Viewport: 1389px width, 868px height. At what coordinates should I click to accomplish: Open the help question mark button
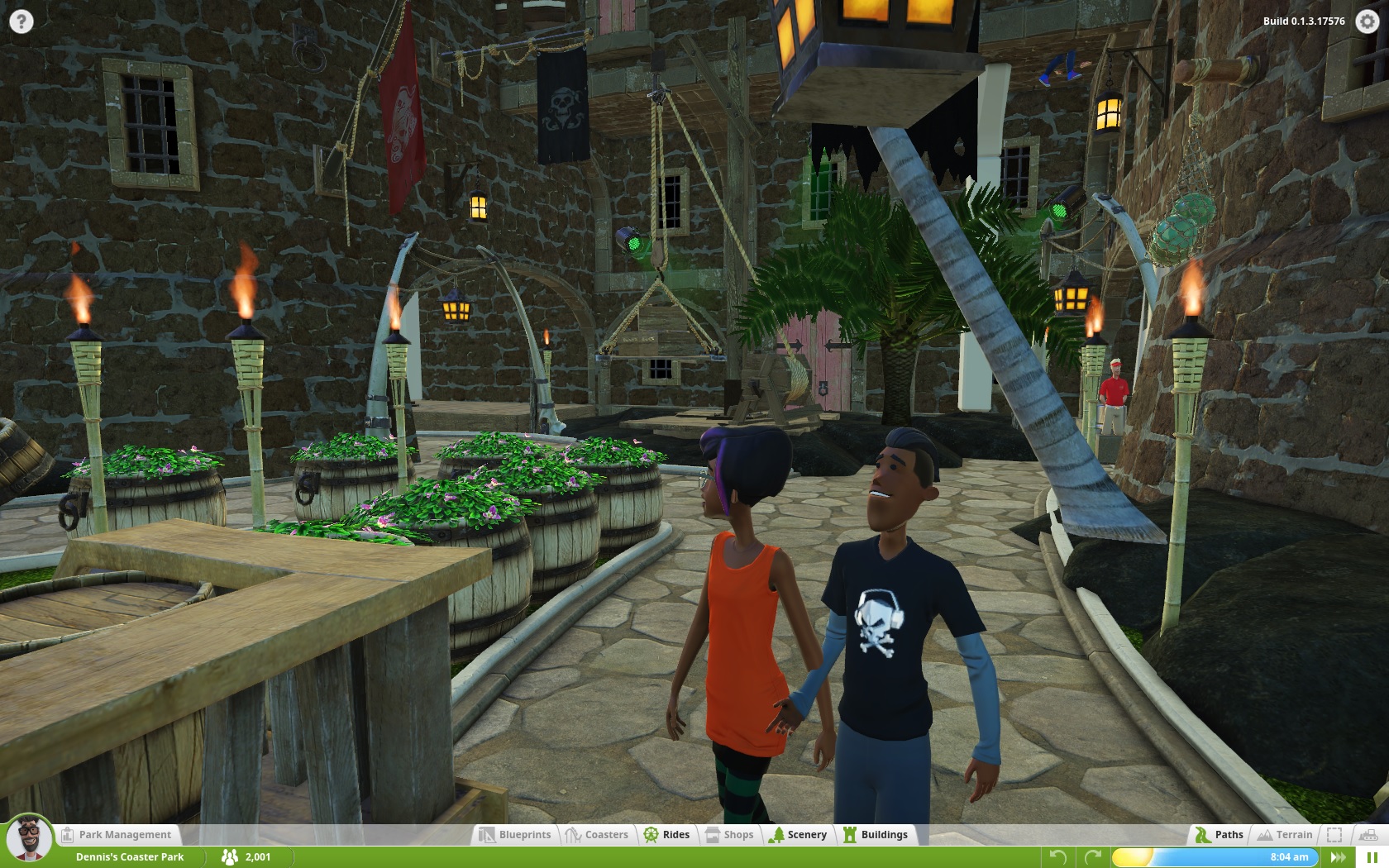pos(21,21)
